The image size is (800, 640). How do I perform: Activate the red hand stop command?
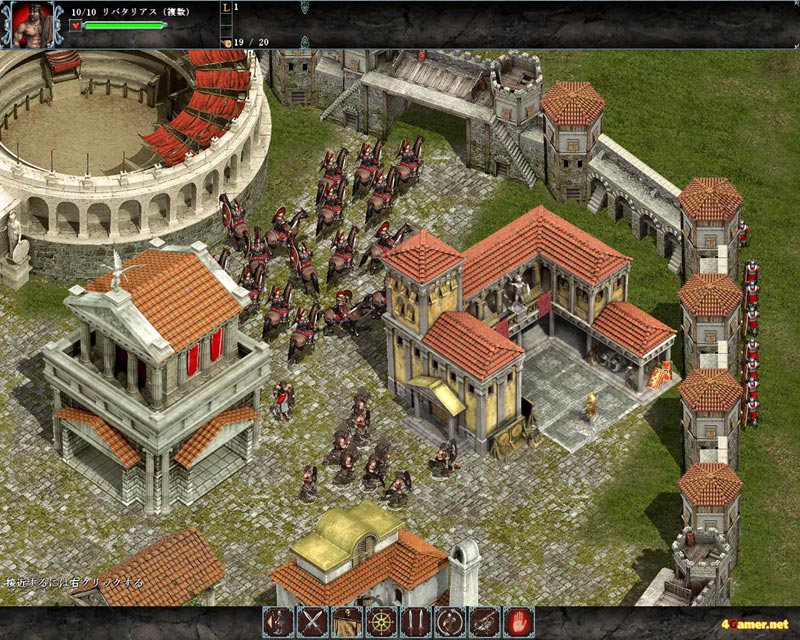(518, 622)
